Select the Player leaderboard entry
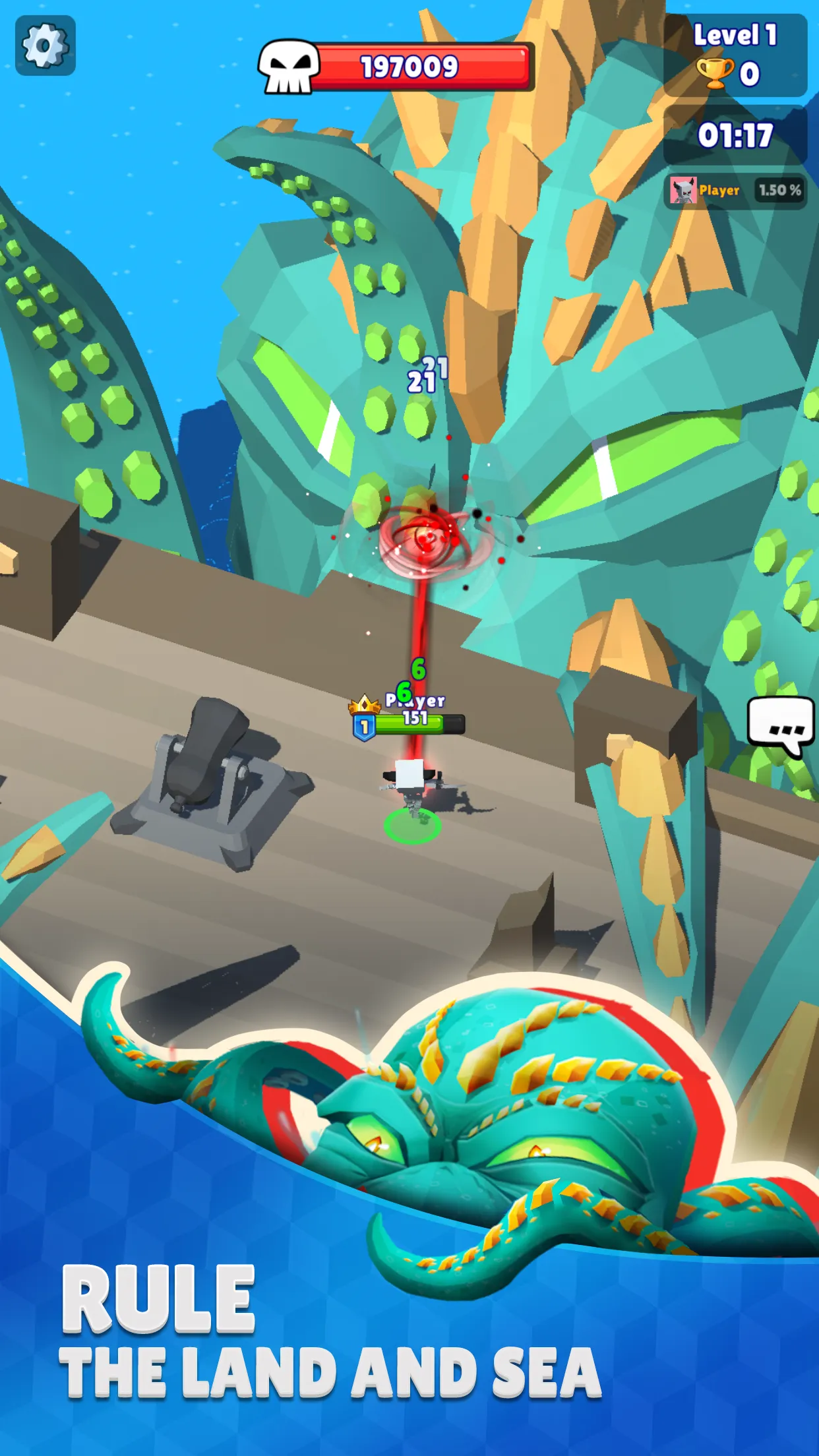 coord(735,191)
